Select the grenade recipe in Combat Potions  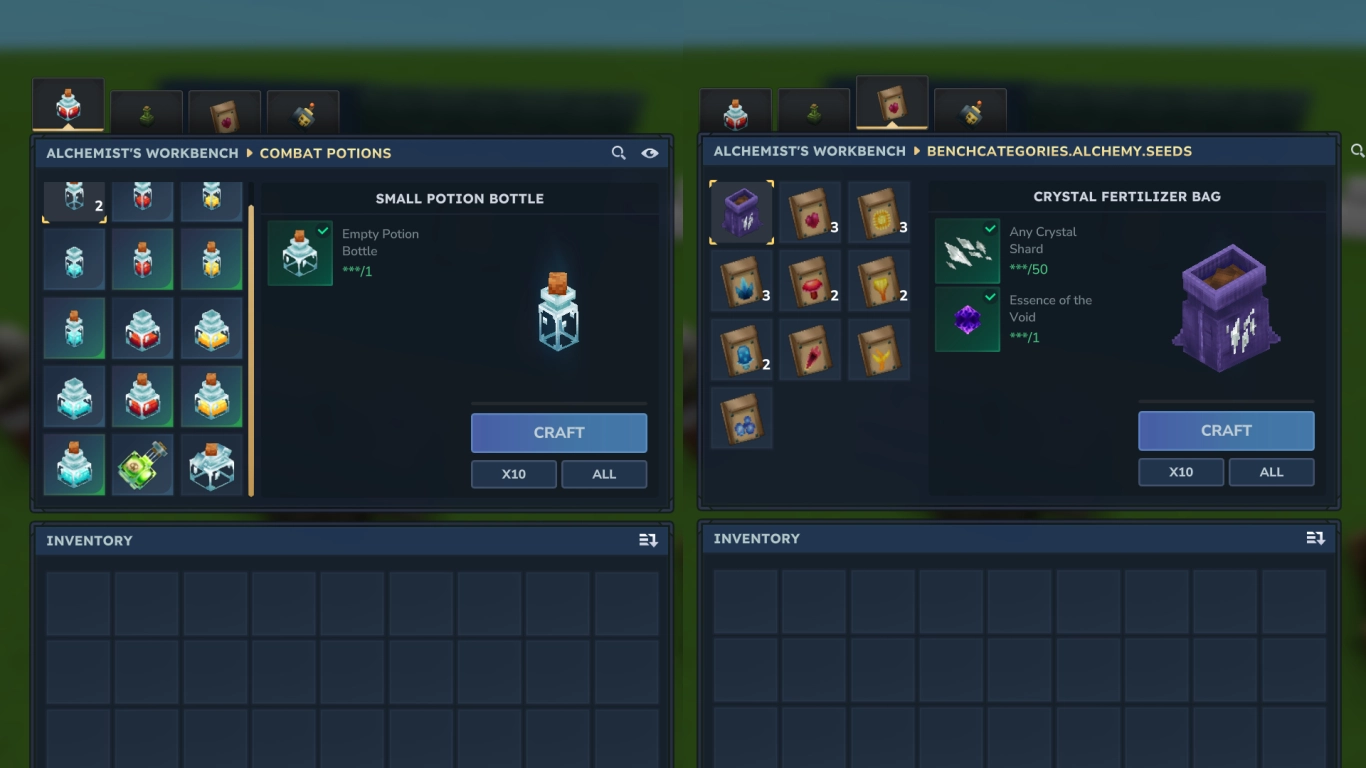click(142, 465)
